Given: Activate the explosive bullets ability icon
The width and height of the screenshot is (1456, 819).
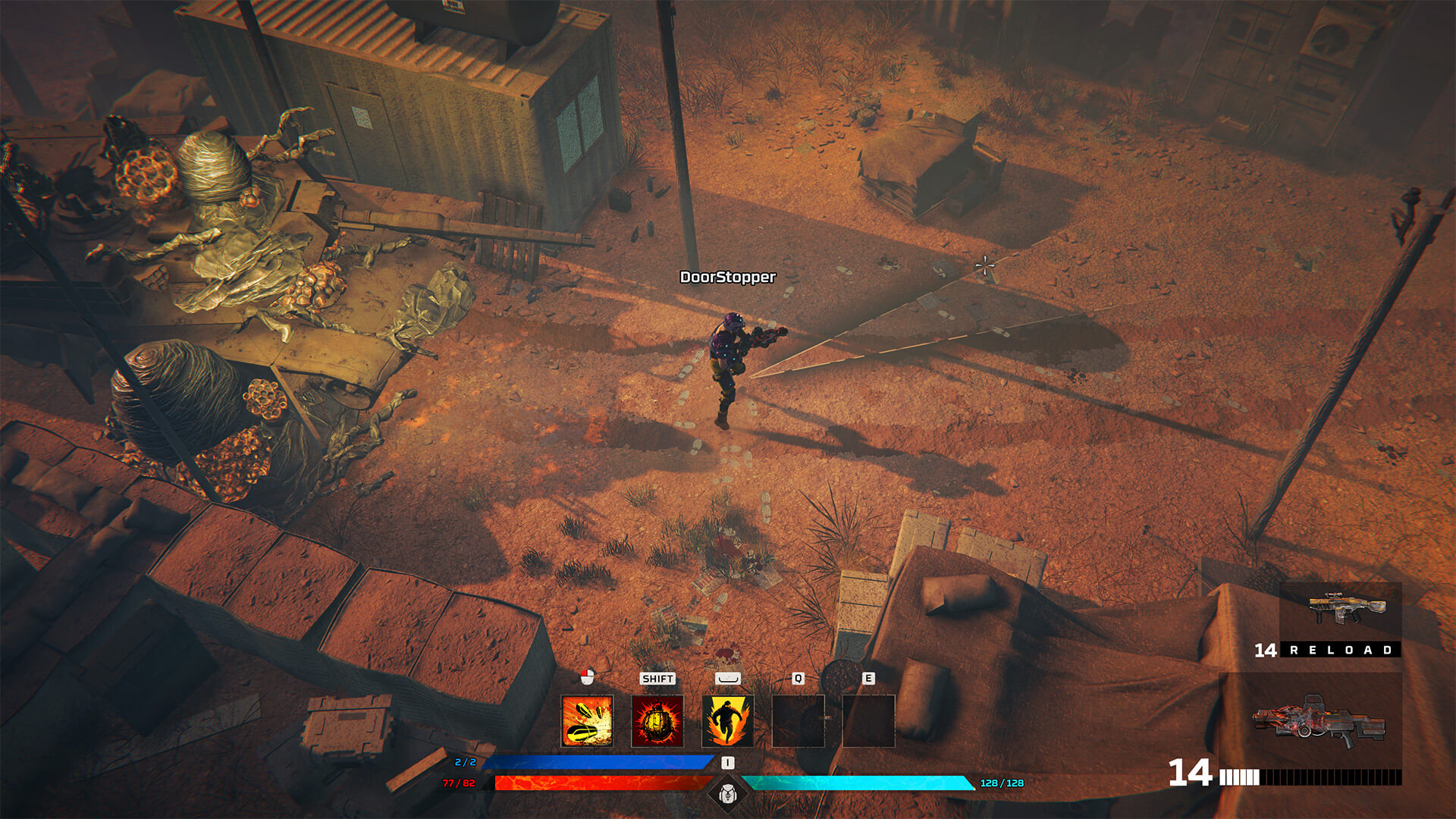Looking at the screenshot, I should point(587,721).
